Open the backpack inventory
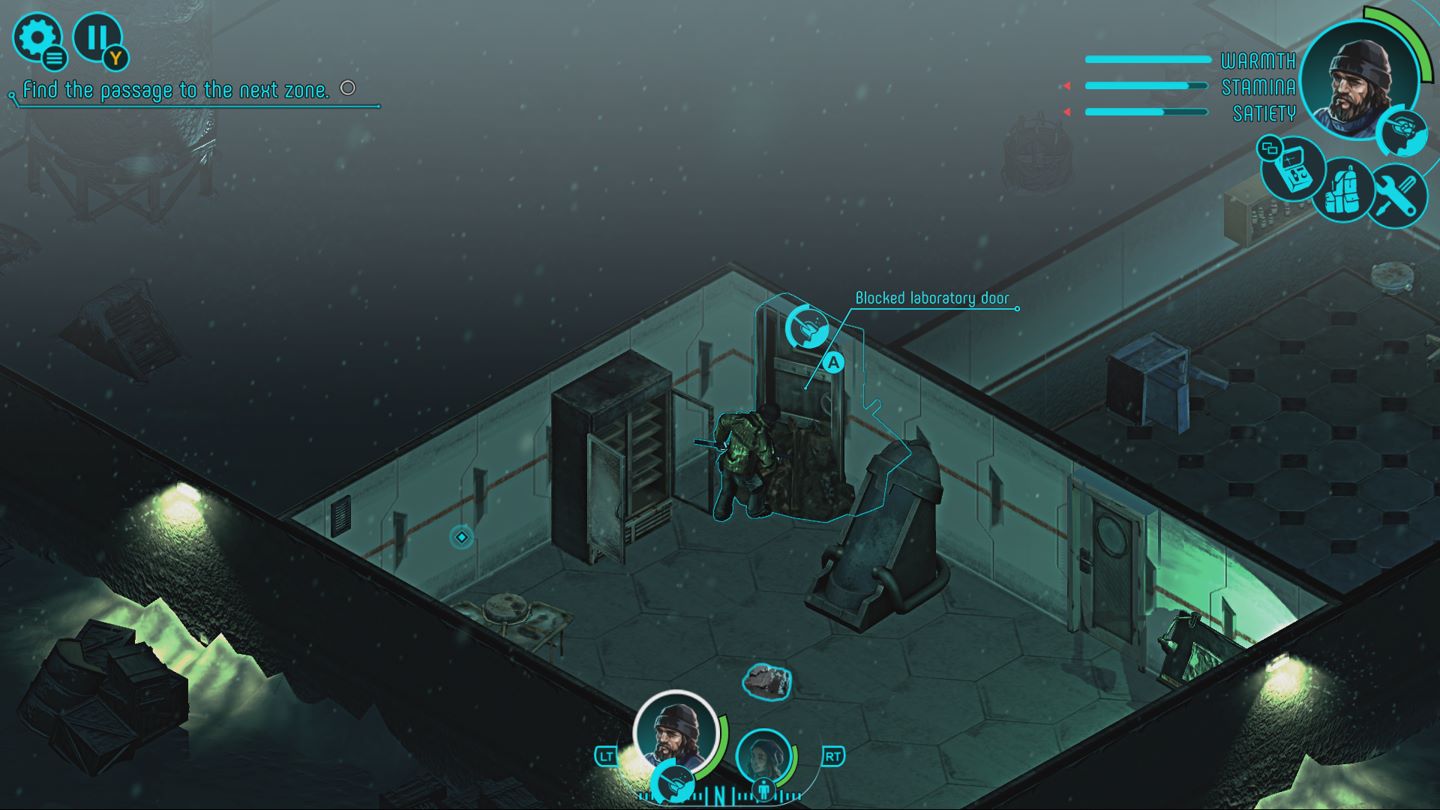This screenshot has height=810, width=1440. tap(1342, 189)
